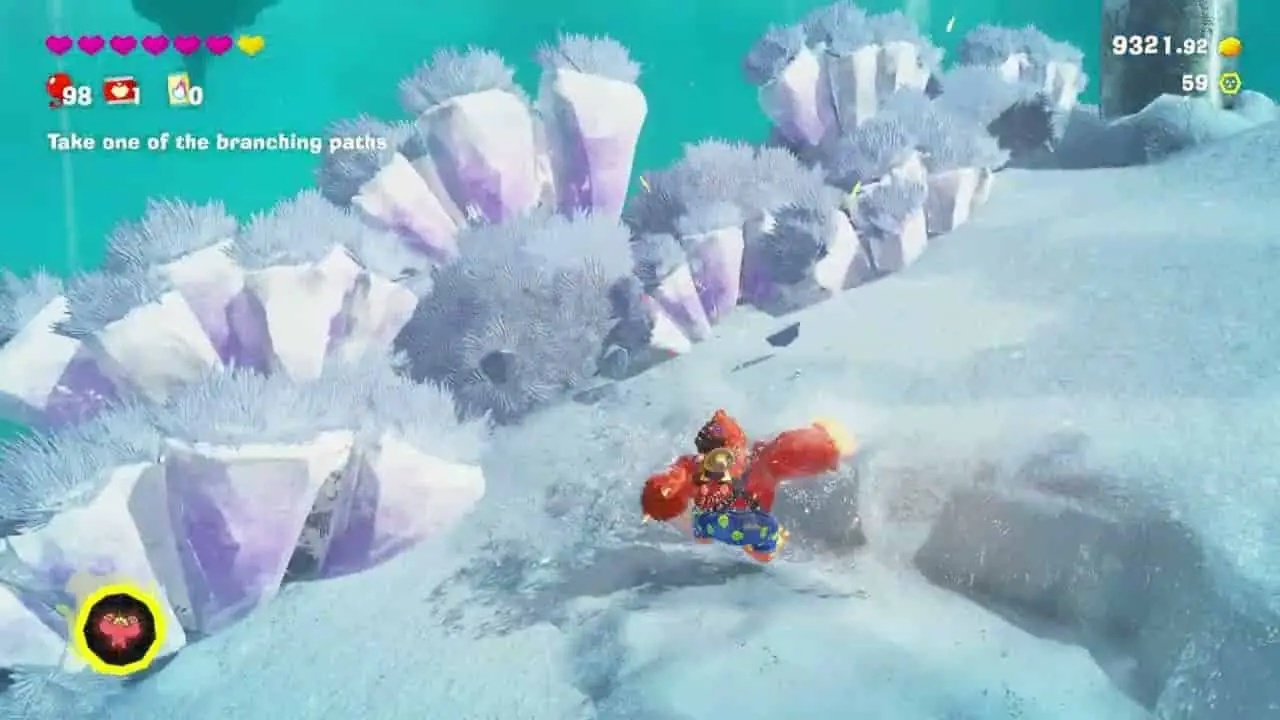The width and height of the screenshot is (1280, 720).
Task: Select the yellow juice carton item
Action: tap(180, 90)
